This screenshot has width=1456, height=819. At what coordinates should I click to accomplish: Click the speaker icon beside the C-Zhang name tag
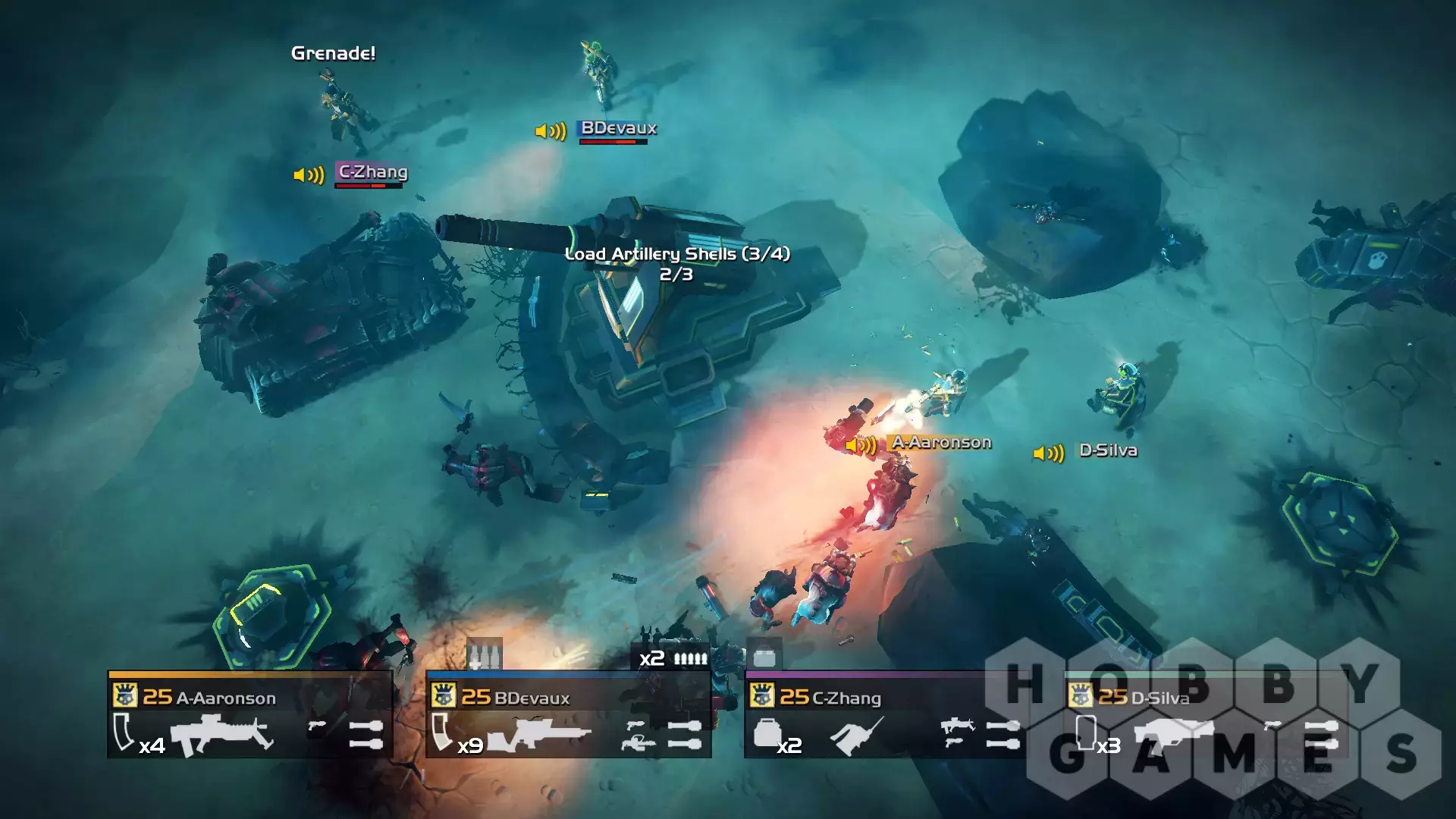click(x=309, y=175)
